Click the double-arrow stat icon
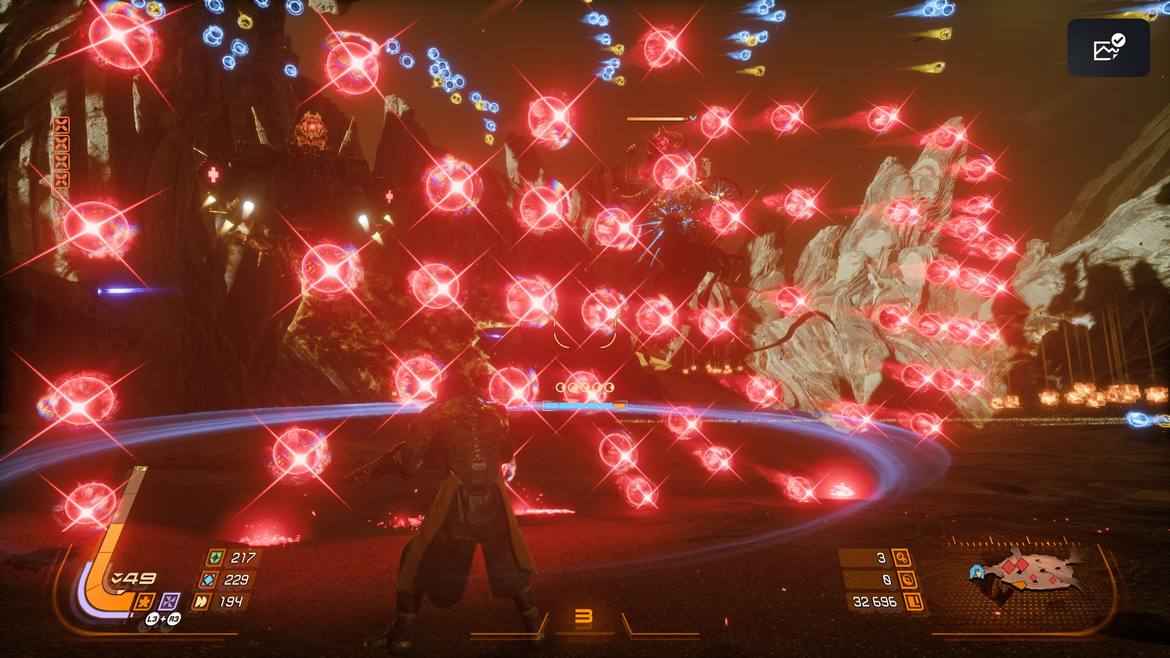 click(203, 601)
